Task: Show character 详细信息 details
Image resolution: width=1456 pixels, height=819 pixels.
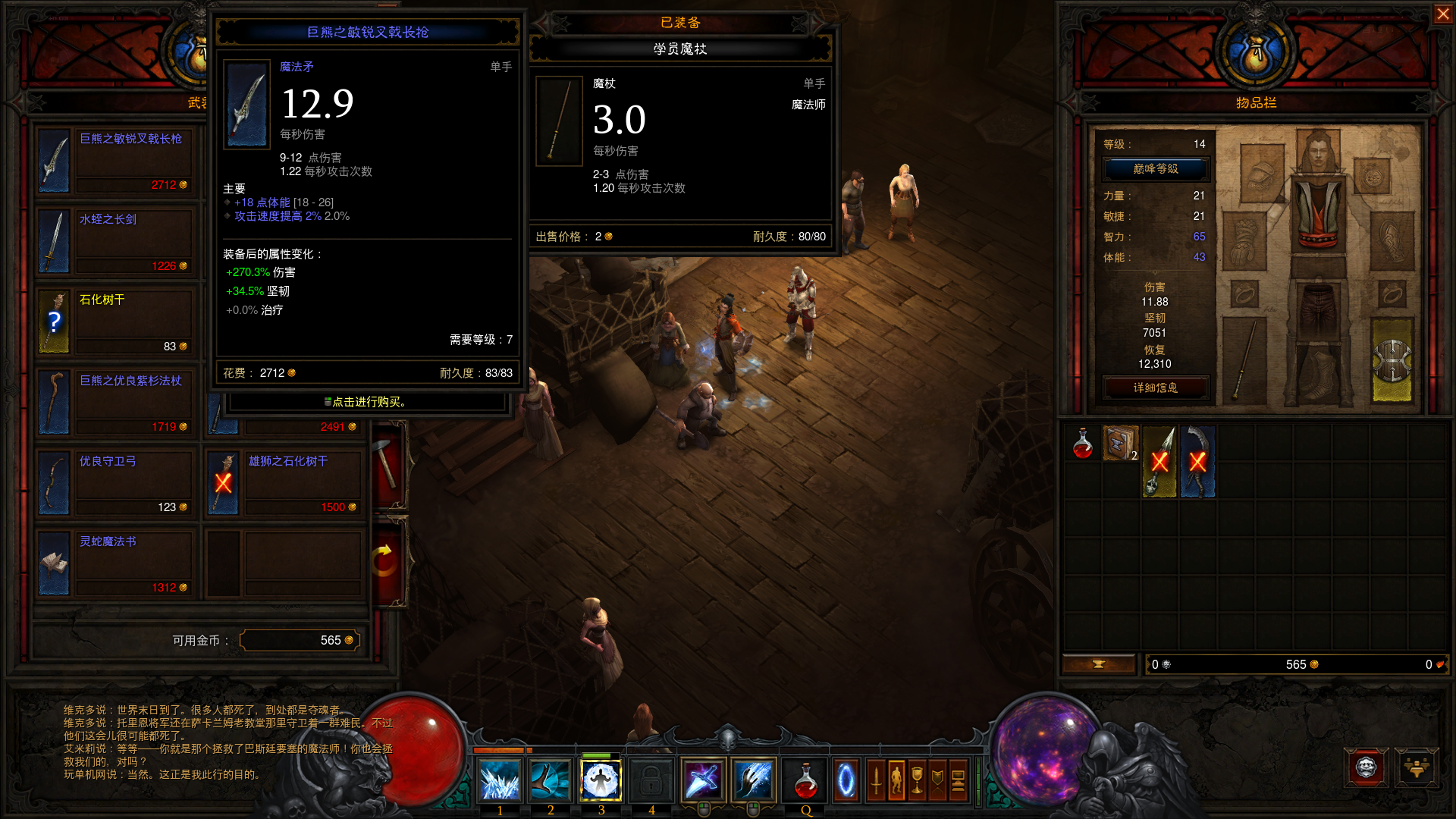Action: point(1155,388)
